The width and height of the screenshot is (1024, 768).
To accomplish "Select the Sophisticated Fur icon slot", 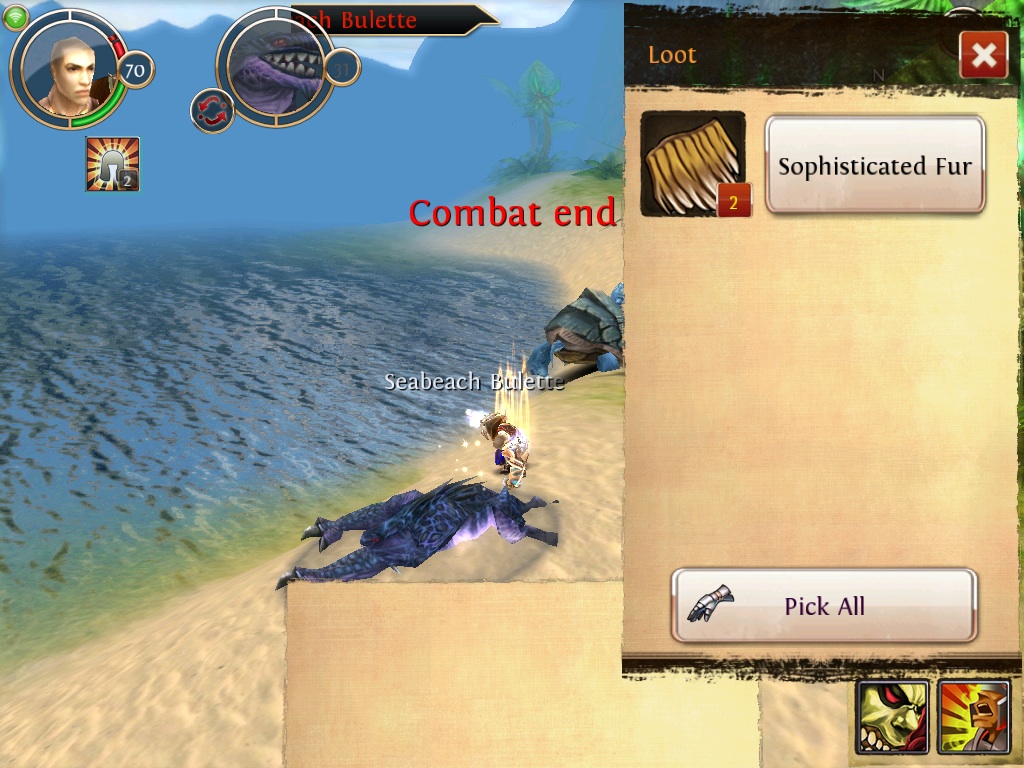I will (x=693, y=165).
